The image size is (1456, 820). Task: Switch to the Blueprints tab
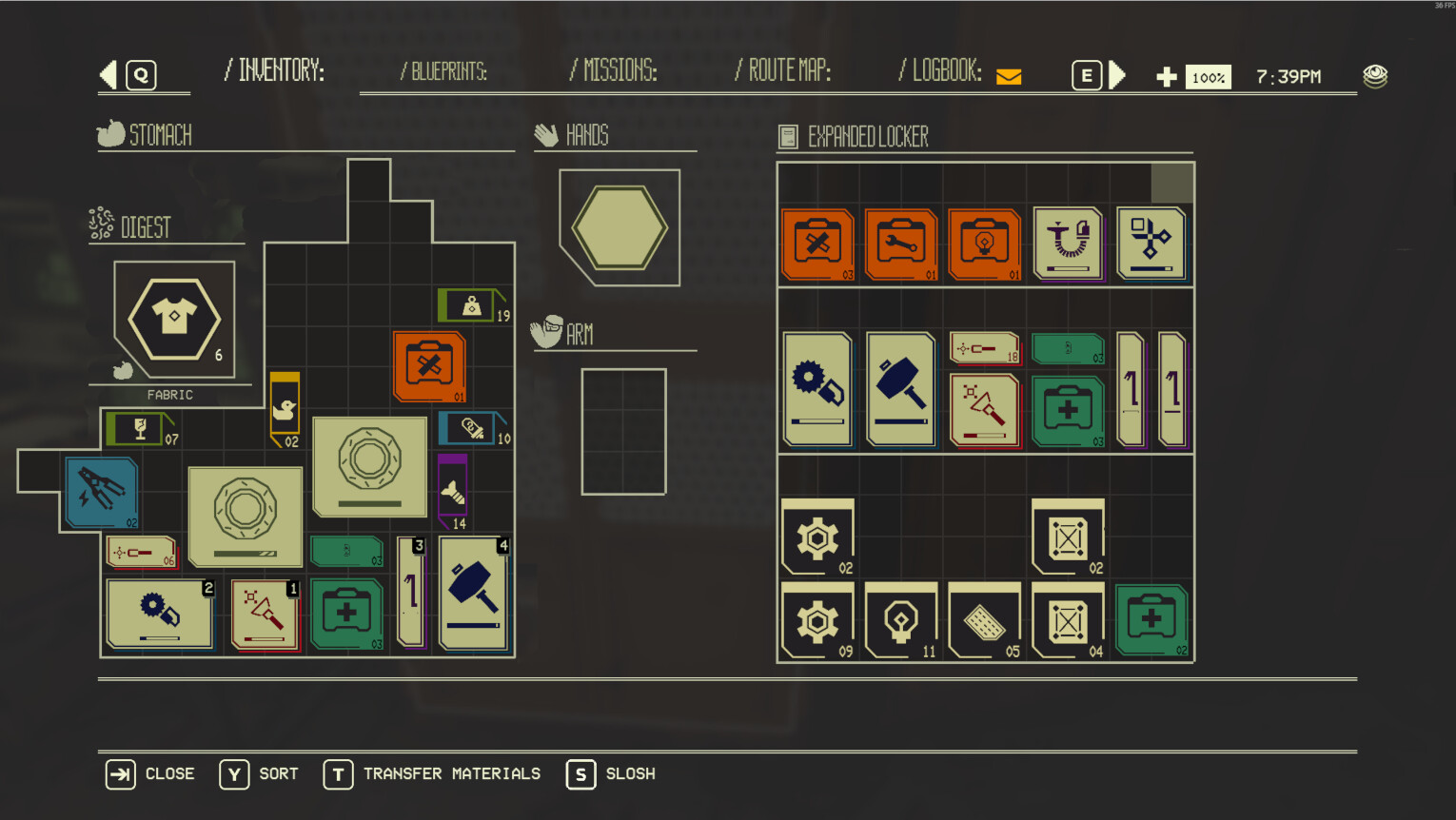coord(443,71)
